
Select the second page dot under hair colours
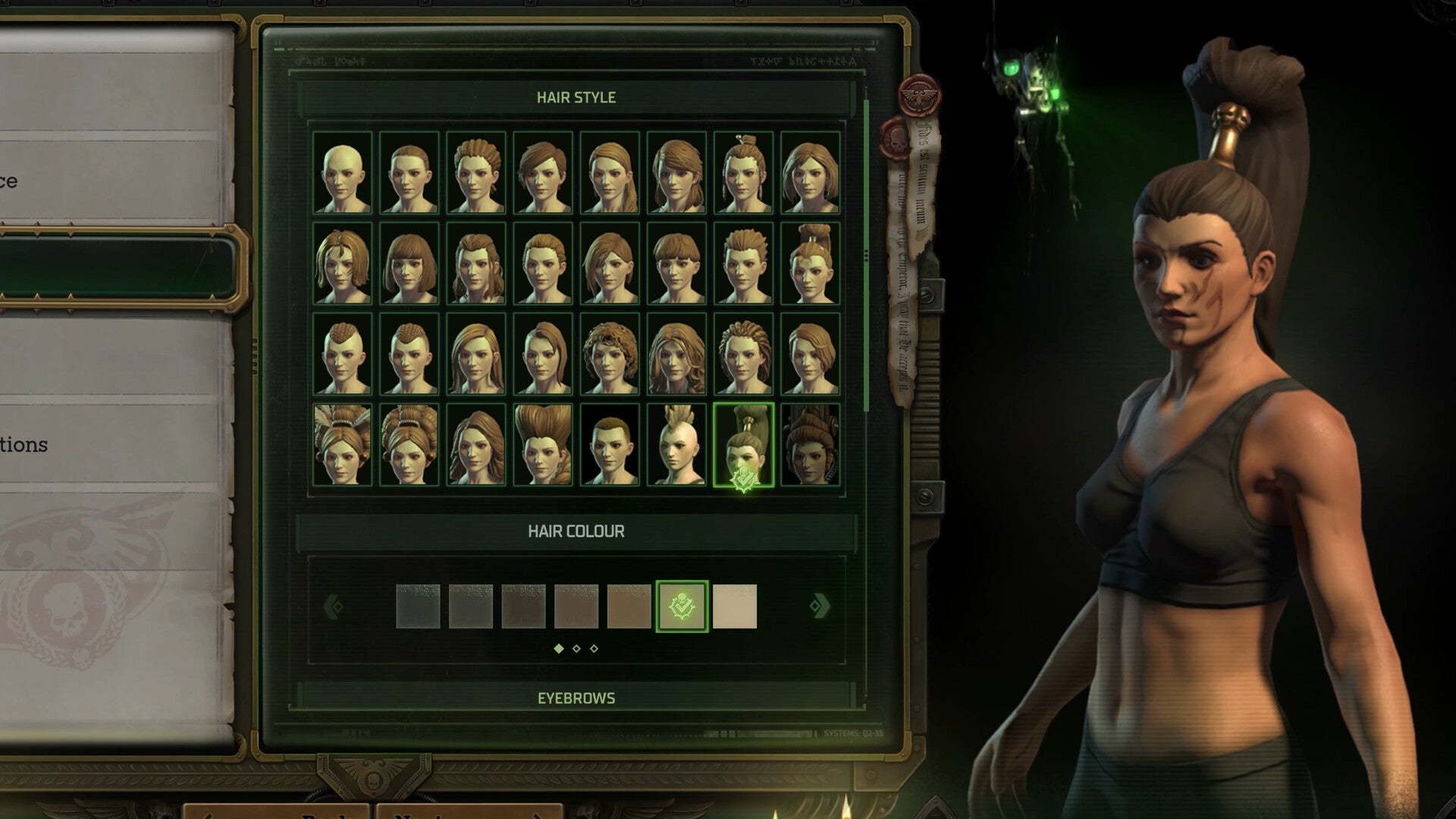[577, 648]
